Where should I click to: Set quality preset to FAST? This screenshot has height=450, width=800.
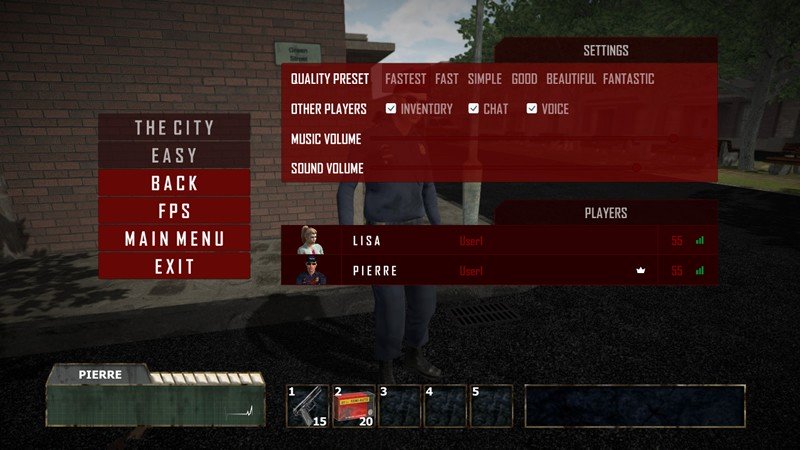coord(447,79)
